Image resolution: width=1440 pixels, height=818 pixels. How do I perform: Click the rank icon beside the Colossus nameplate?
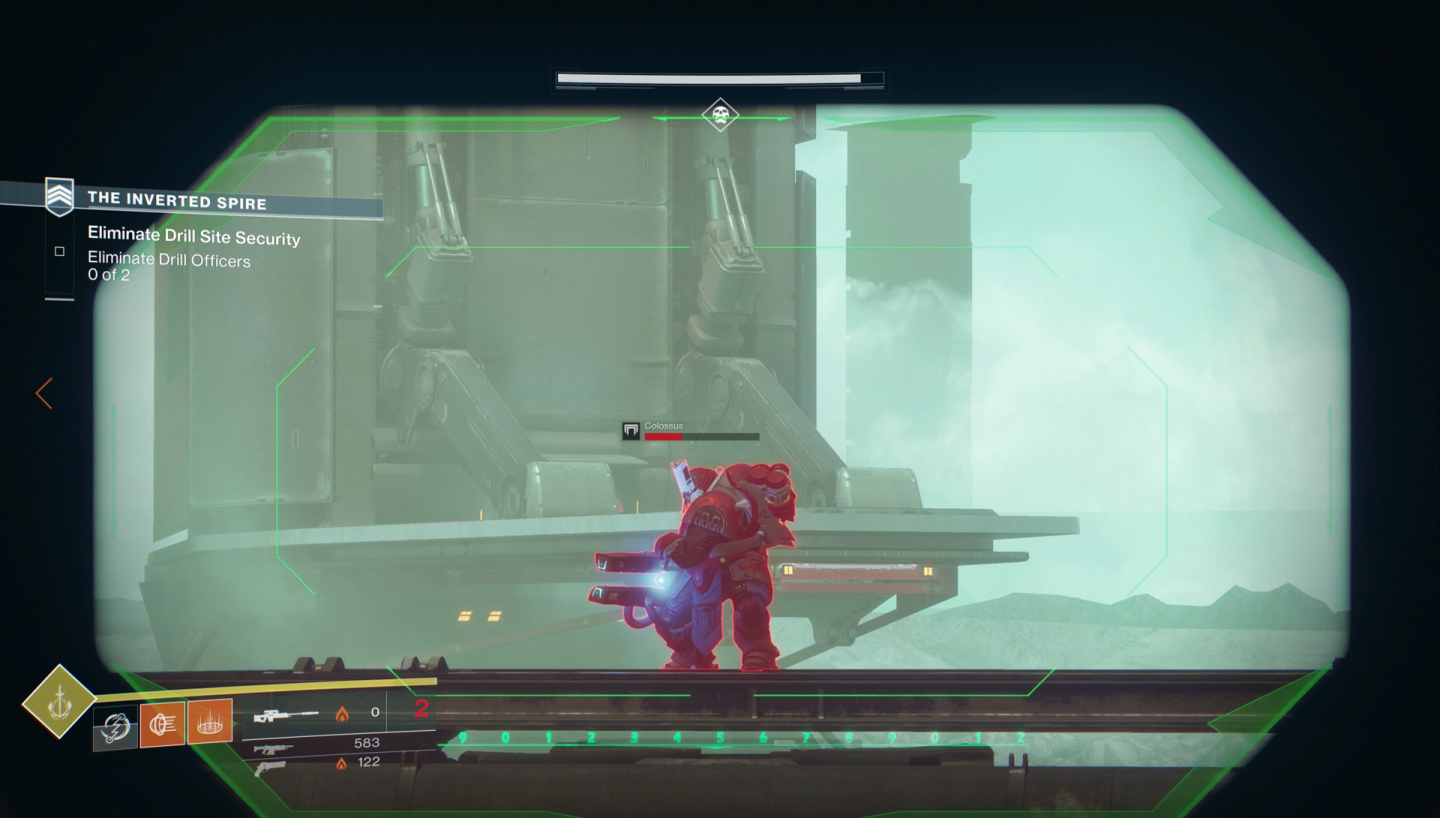pyautogui.click(x=630, y=429)
